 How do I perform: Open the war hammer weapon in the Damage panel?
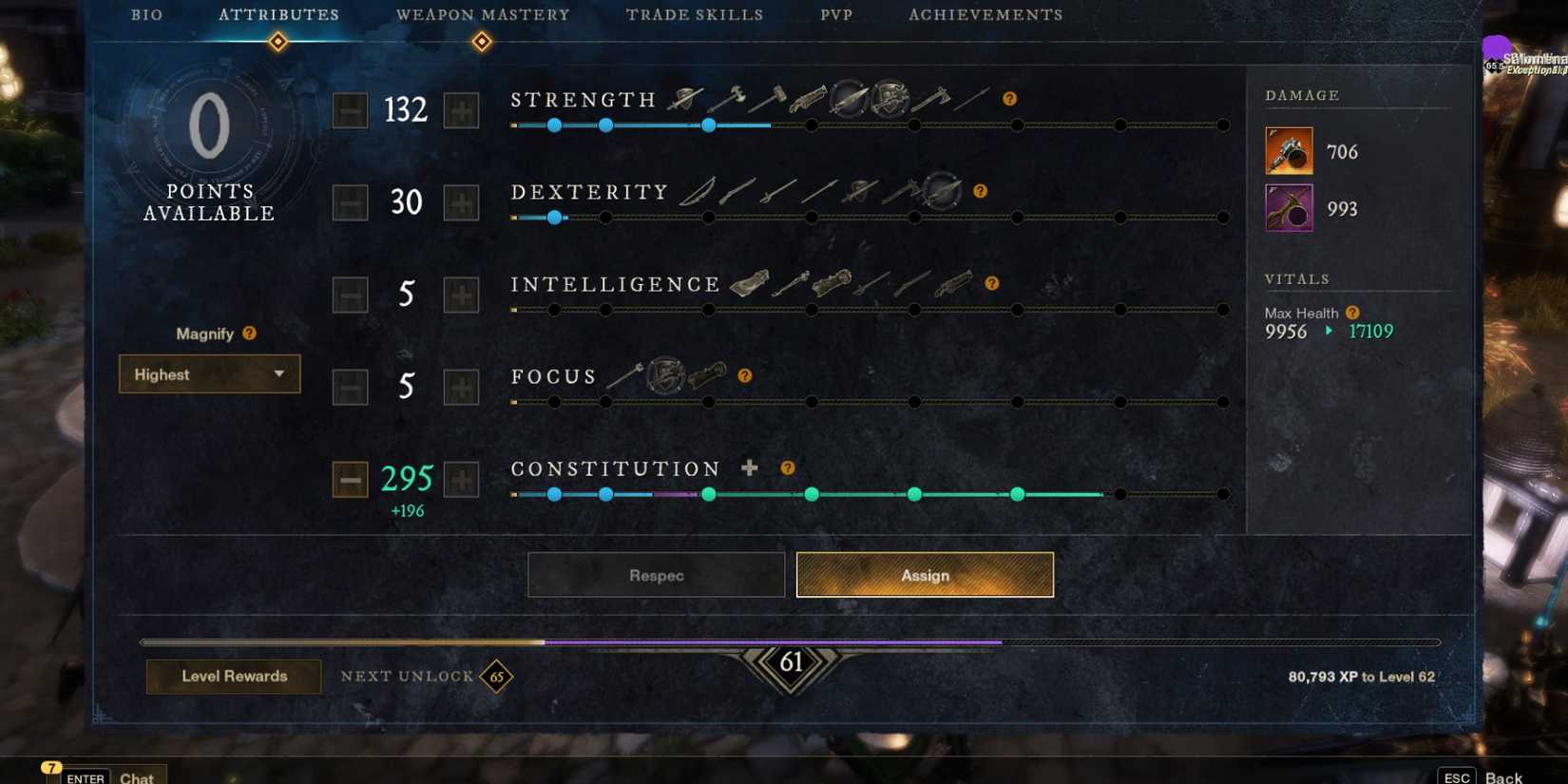[1288, 150]
